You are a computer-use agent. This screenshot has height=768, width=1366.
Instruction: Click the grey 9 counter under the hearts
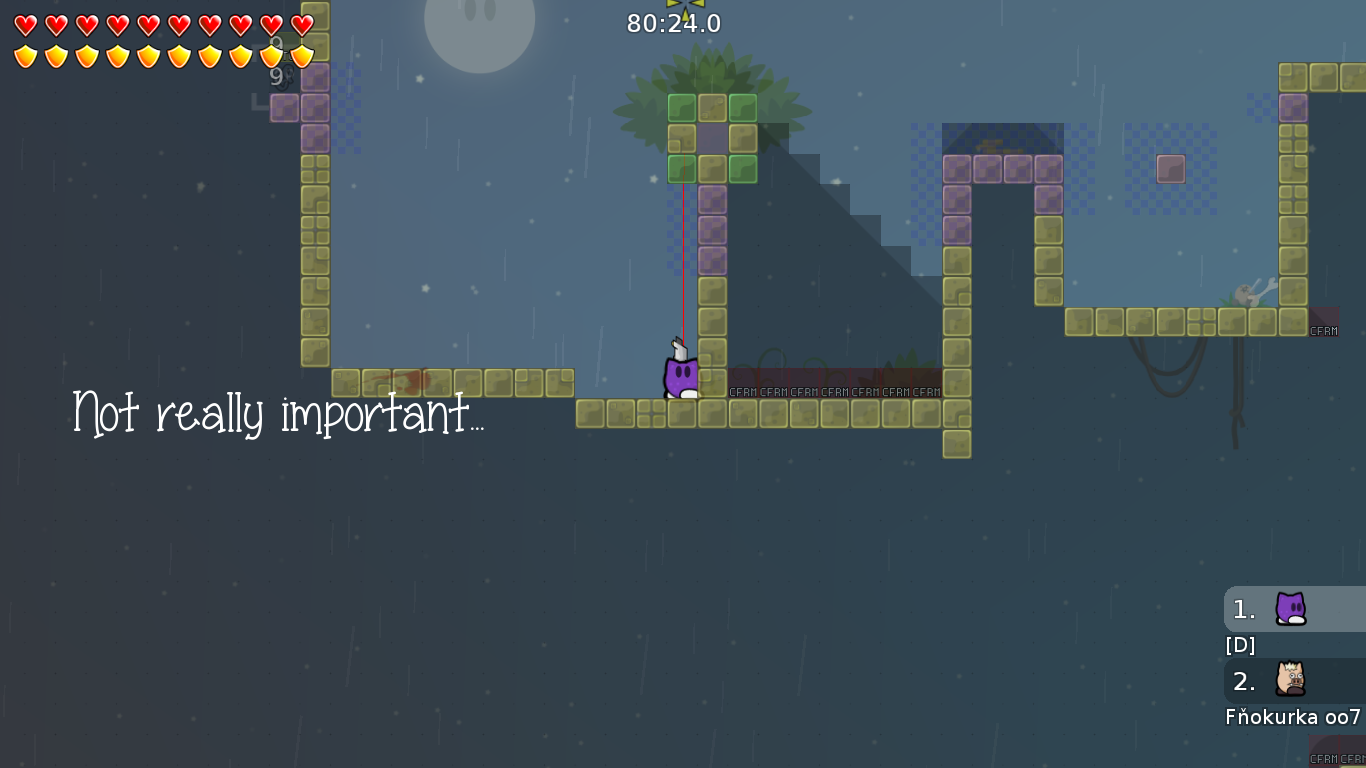(276, 74)
